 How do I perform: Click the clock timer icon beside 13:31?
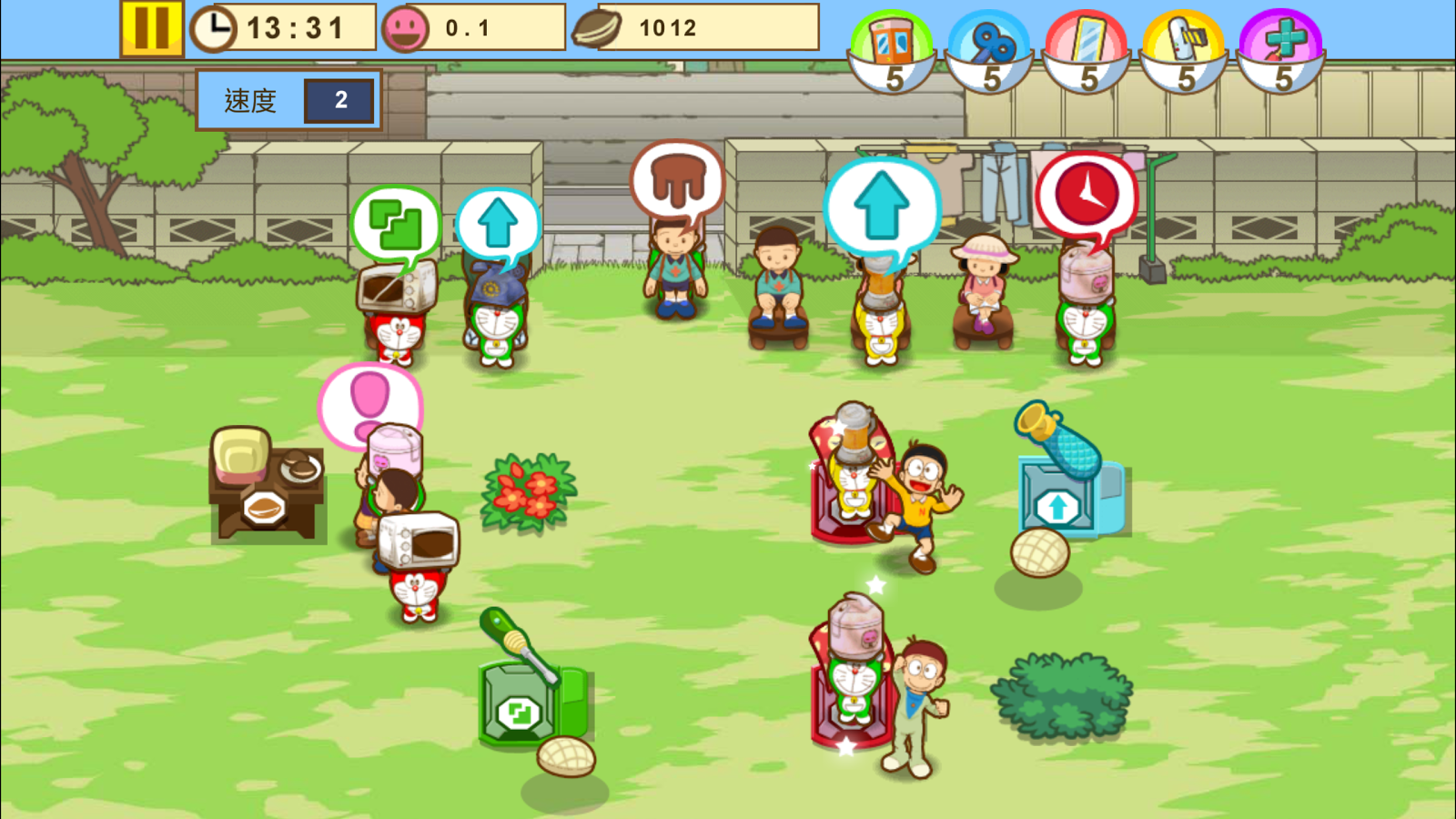coord(215,28)
